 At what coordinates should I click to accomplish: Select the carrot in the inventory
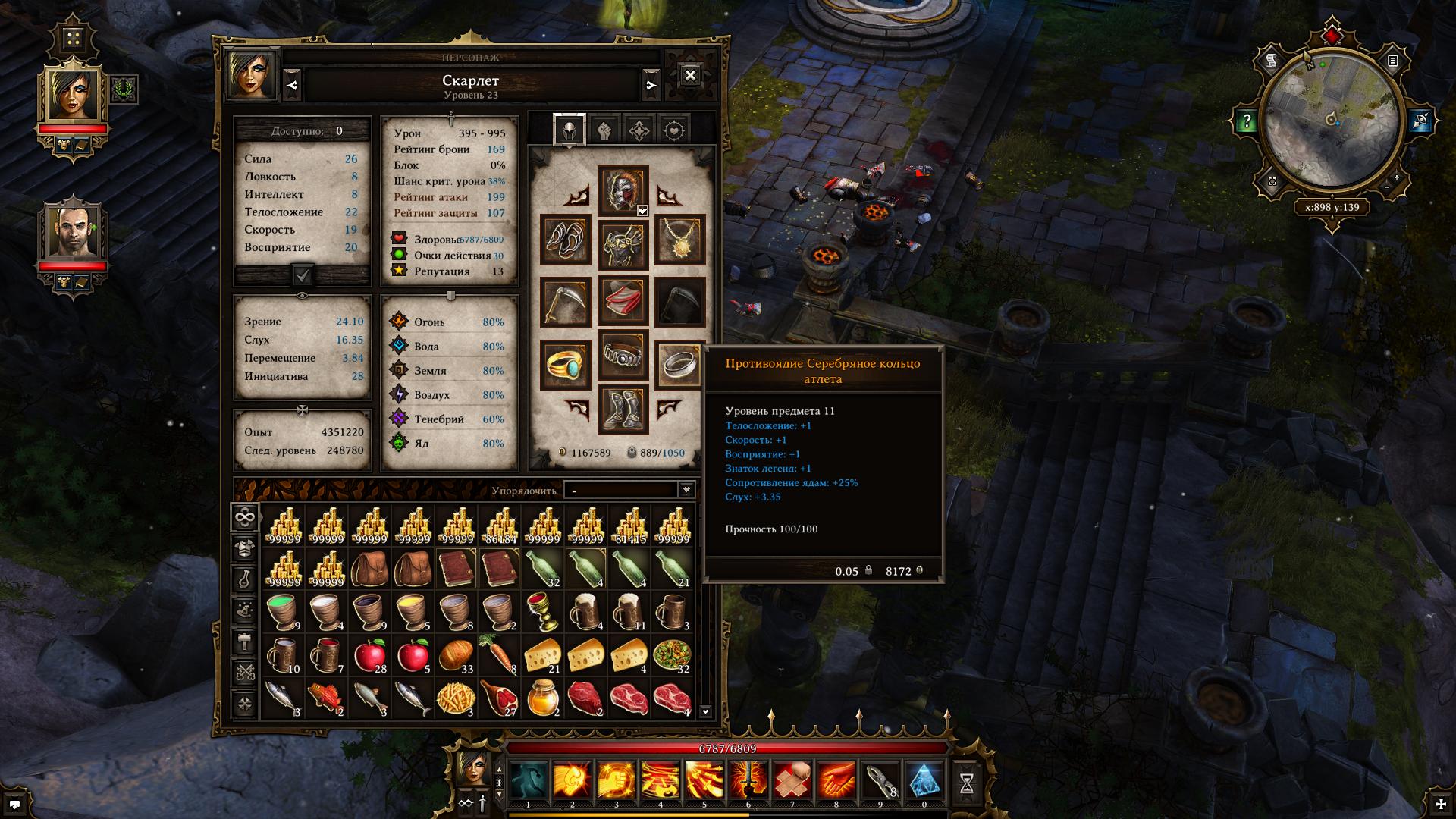click(x=500, y=655)
